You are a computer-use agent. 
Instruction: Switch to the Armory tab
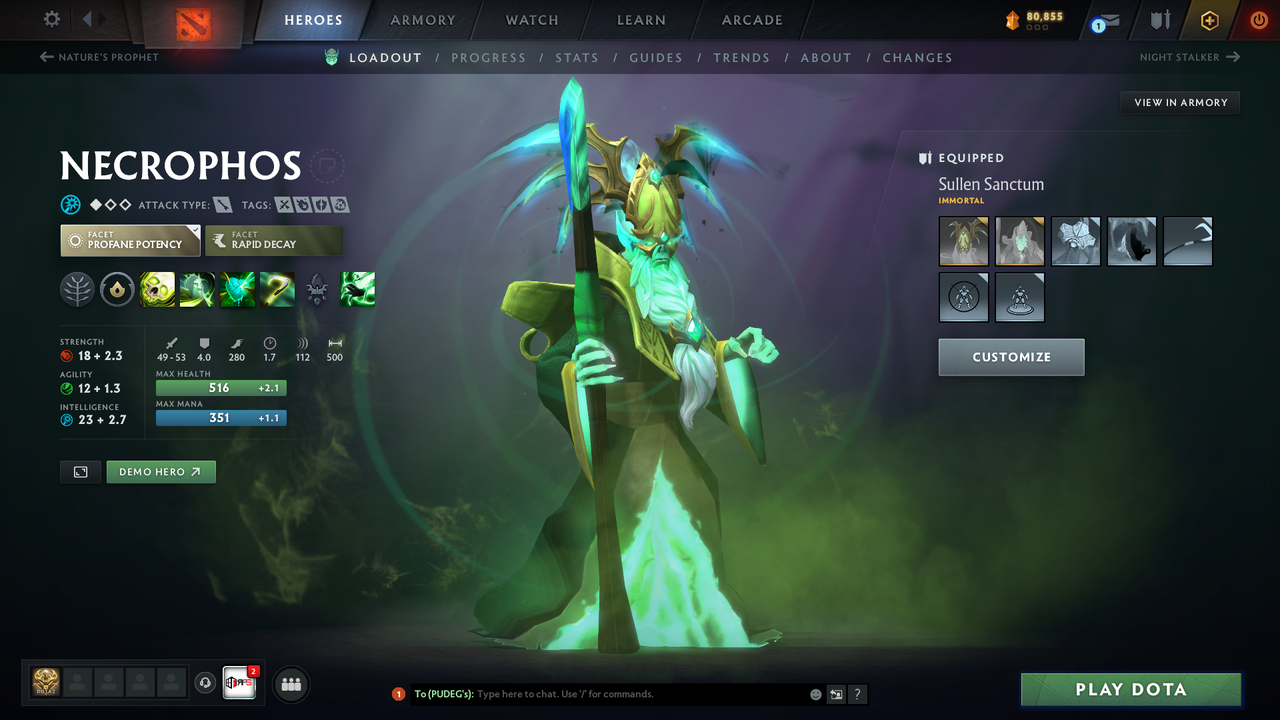coord(422,20)
